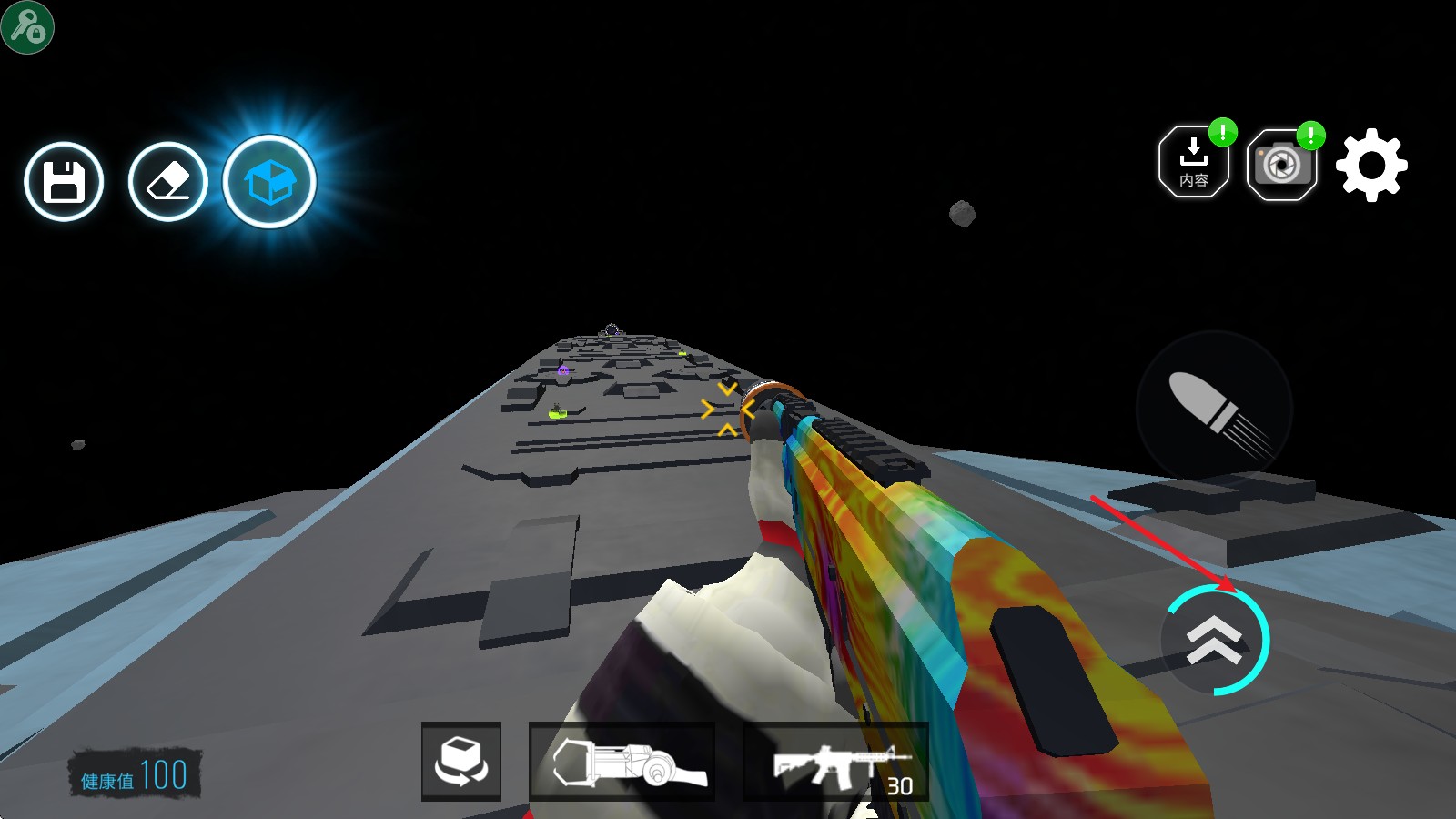
Task: Click the green key overlay icon
Action: pos(27,27)
